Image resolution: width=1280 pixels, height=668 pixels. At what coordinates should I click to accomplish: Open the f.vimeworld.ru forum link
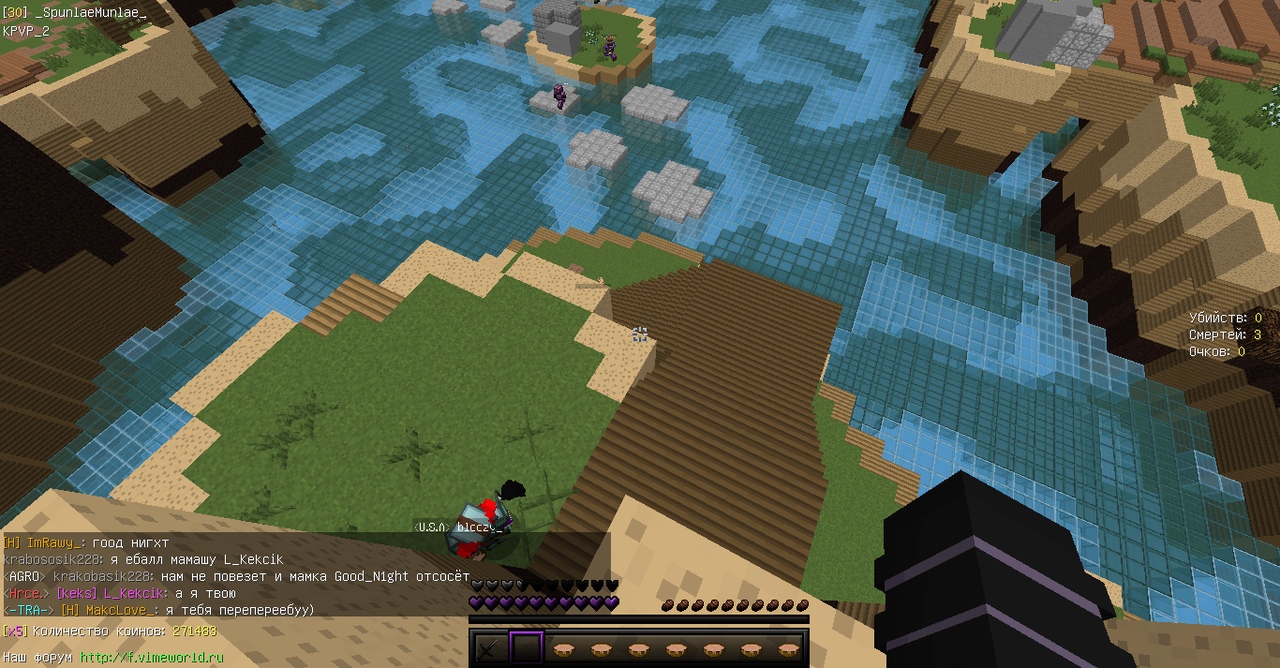coord(151,657)
